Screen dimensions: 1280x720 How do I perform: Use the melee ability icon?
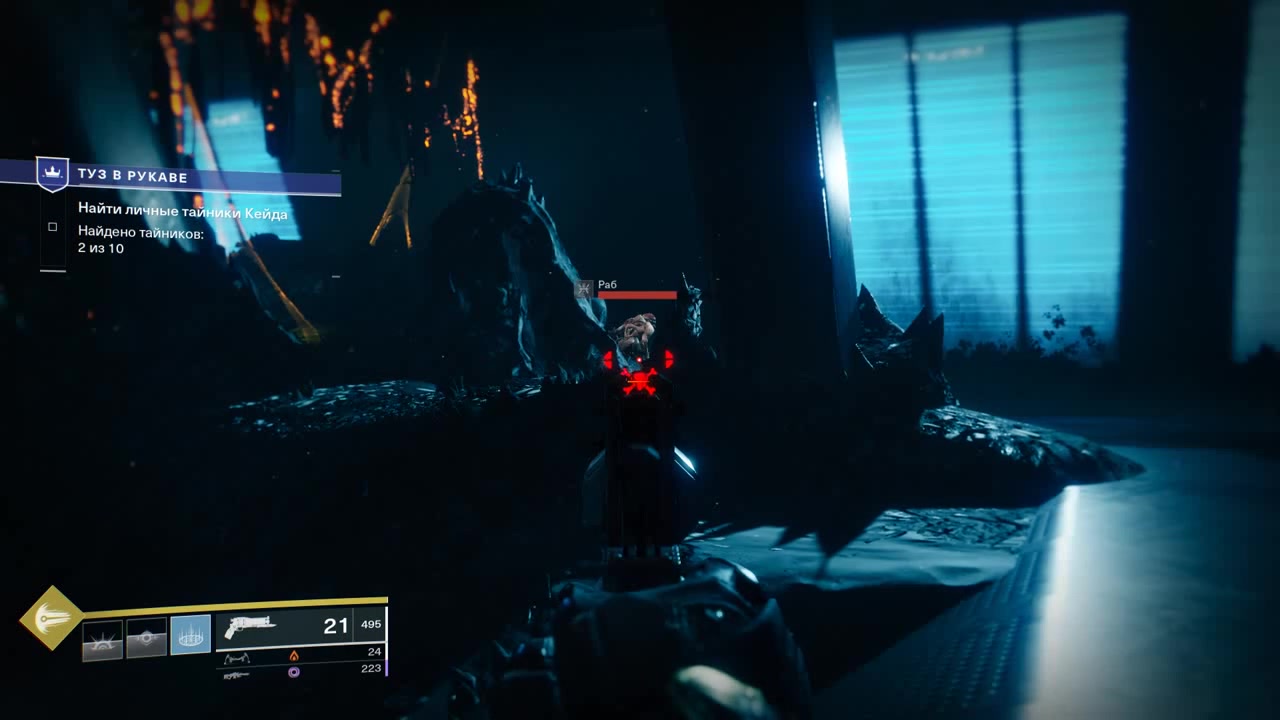[147, 637]
